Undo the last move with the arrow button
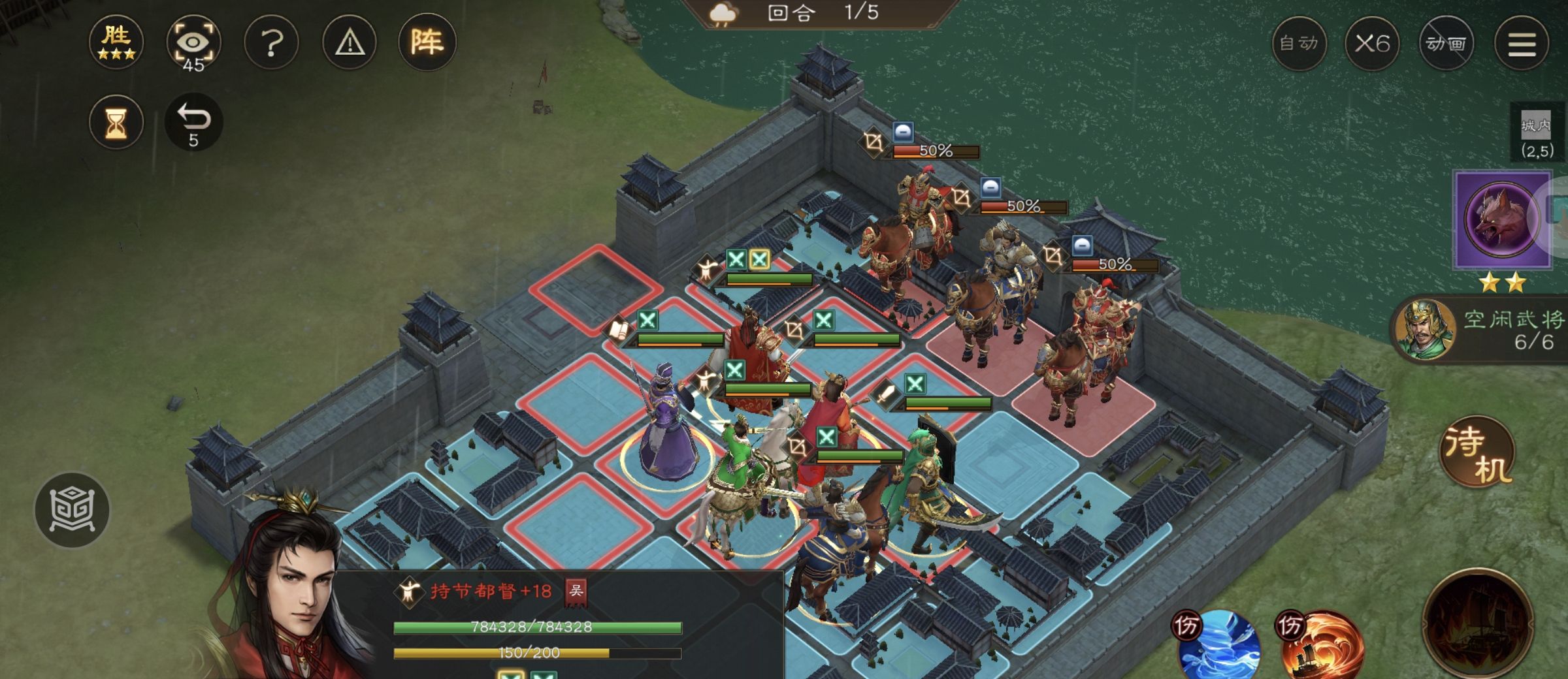Image resolution: width=1568 pixels, height=679 pixels. (x=193, y=123)
